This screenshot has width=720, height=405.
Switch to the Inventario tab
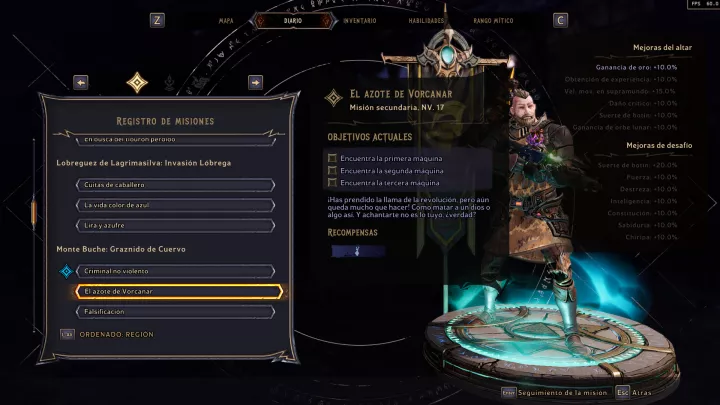(360, 19)
